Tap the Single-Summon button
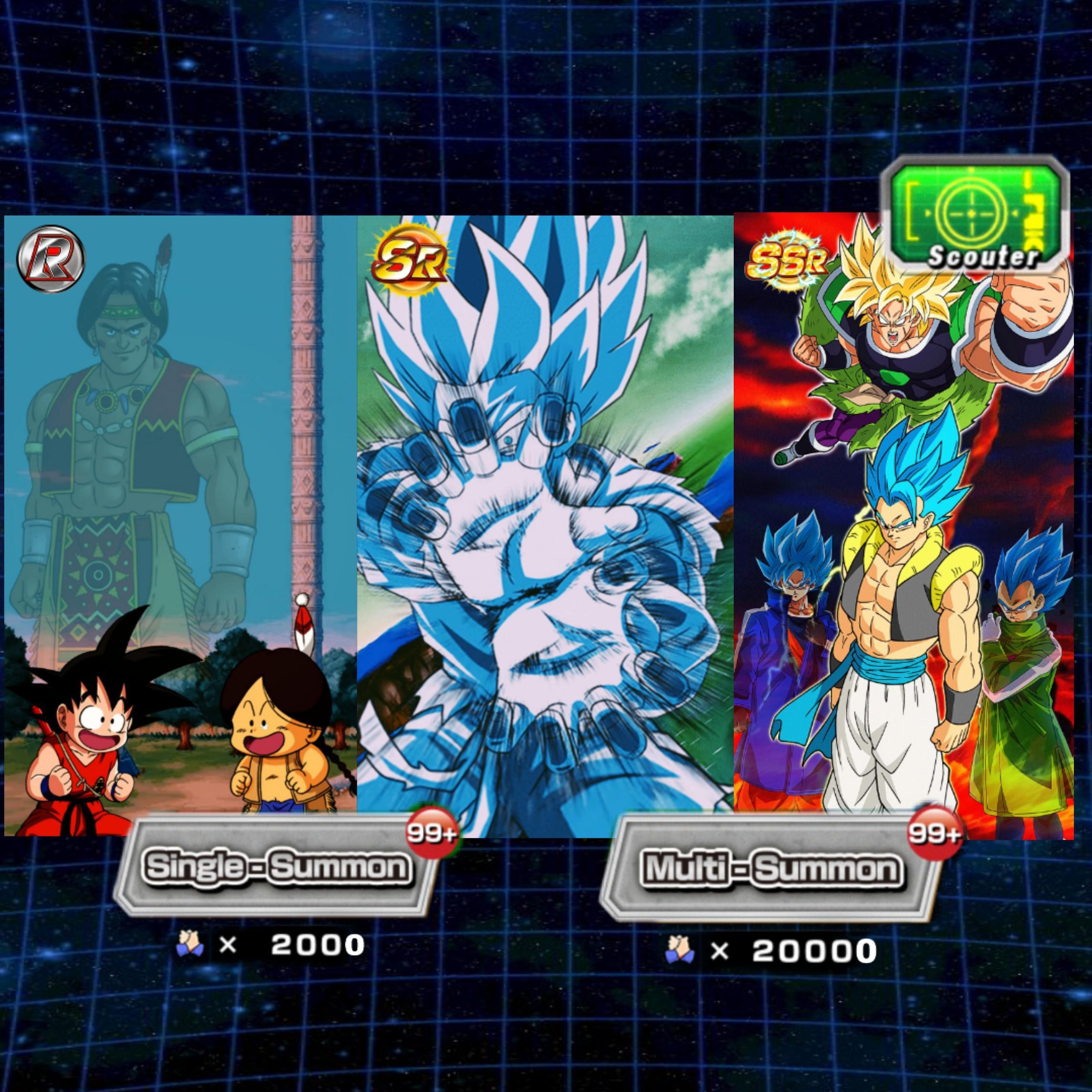The height and width of the screenshot is (1092, 1092). click(277, 866)
